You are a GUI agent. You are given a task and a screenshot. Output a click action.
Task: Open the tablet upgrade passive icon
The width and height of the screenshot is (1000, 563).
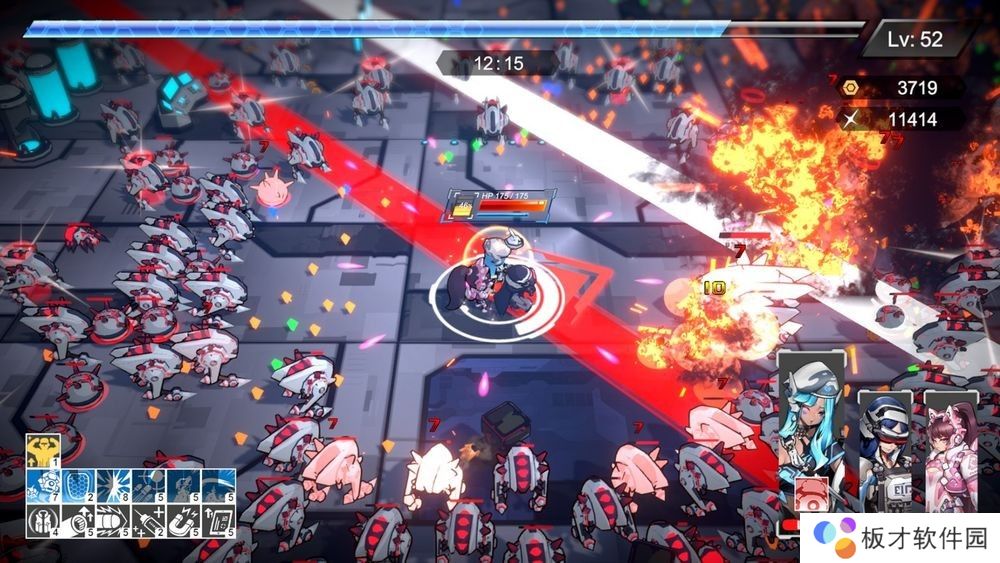coord(218,519)
